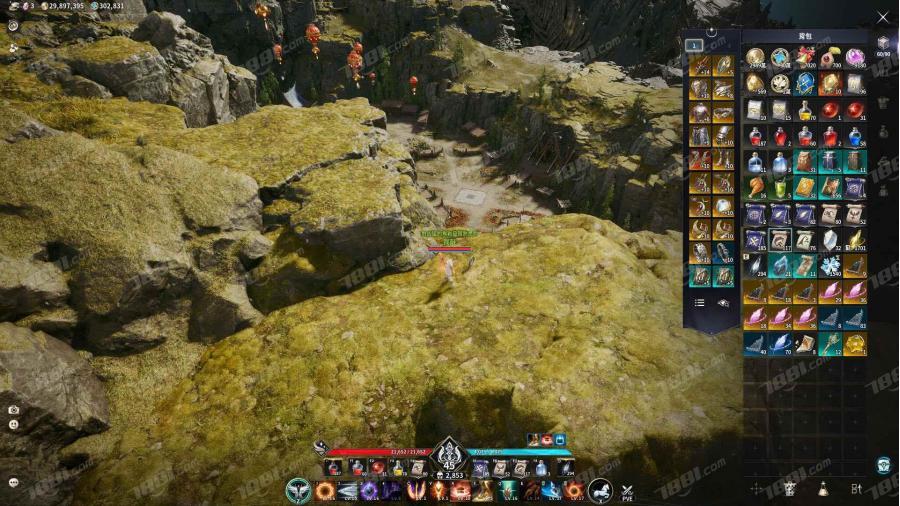The height and width of the screenshot is (506, 900).
Task: Select equipment tab number 1
Action: [x=694, y=45]
